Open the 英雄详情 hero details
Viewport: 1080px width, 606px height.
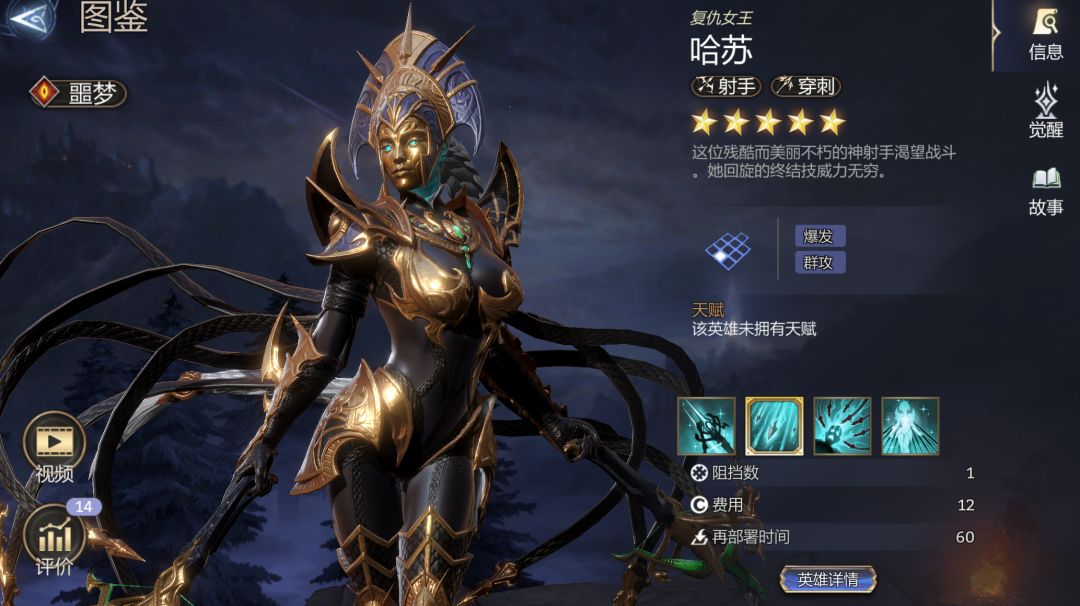(x=828, y=579)
